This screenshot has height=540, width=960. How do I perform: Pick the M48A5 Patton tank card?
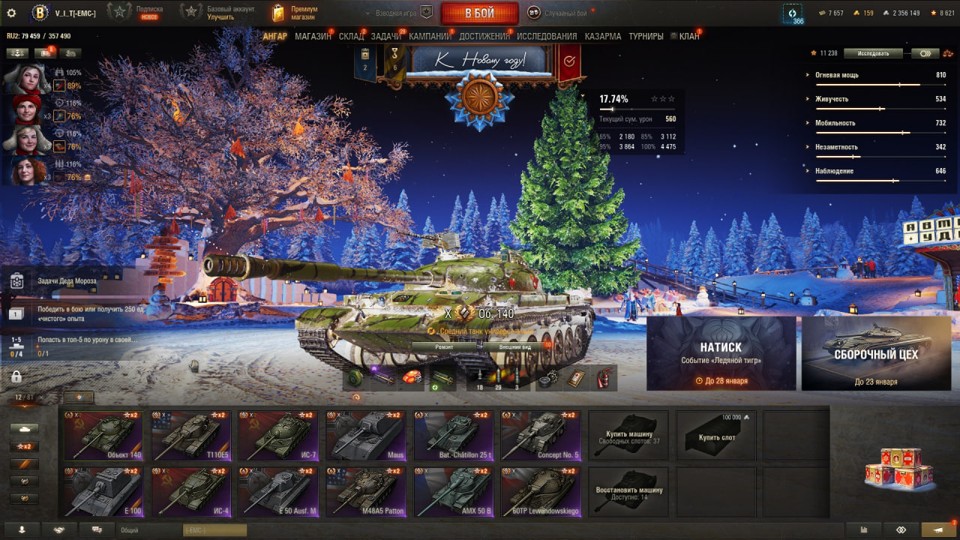pos(365,489)
